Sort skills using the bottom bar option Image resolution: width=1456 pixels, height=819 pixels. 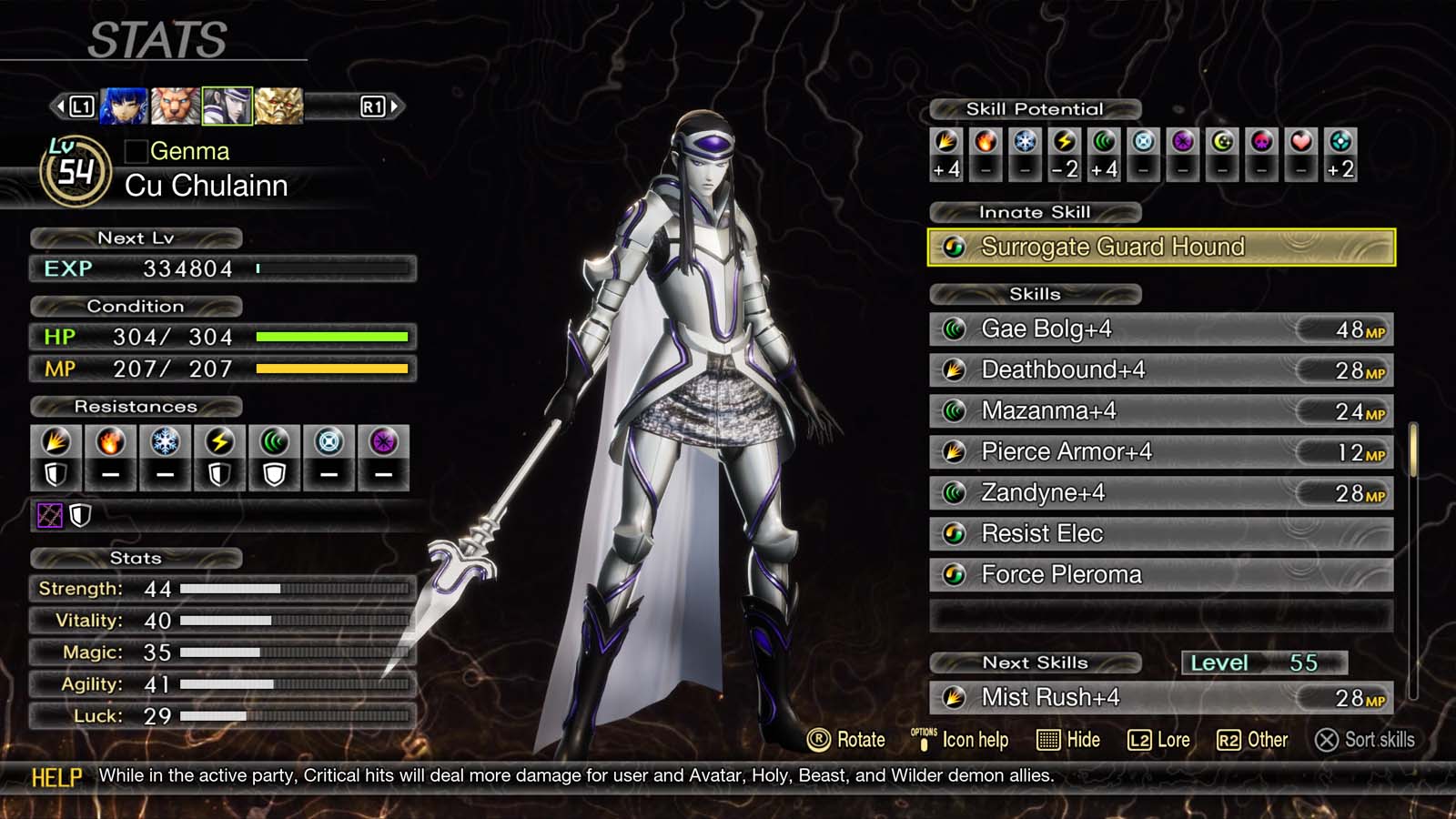[x=1364, y=740]
